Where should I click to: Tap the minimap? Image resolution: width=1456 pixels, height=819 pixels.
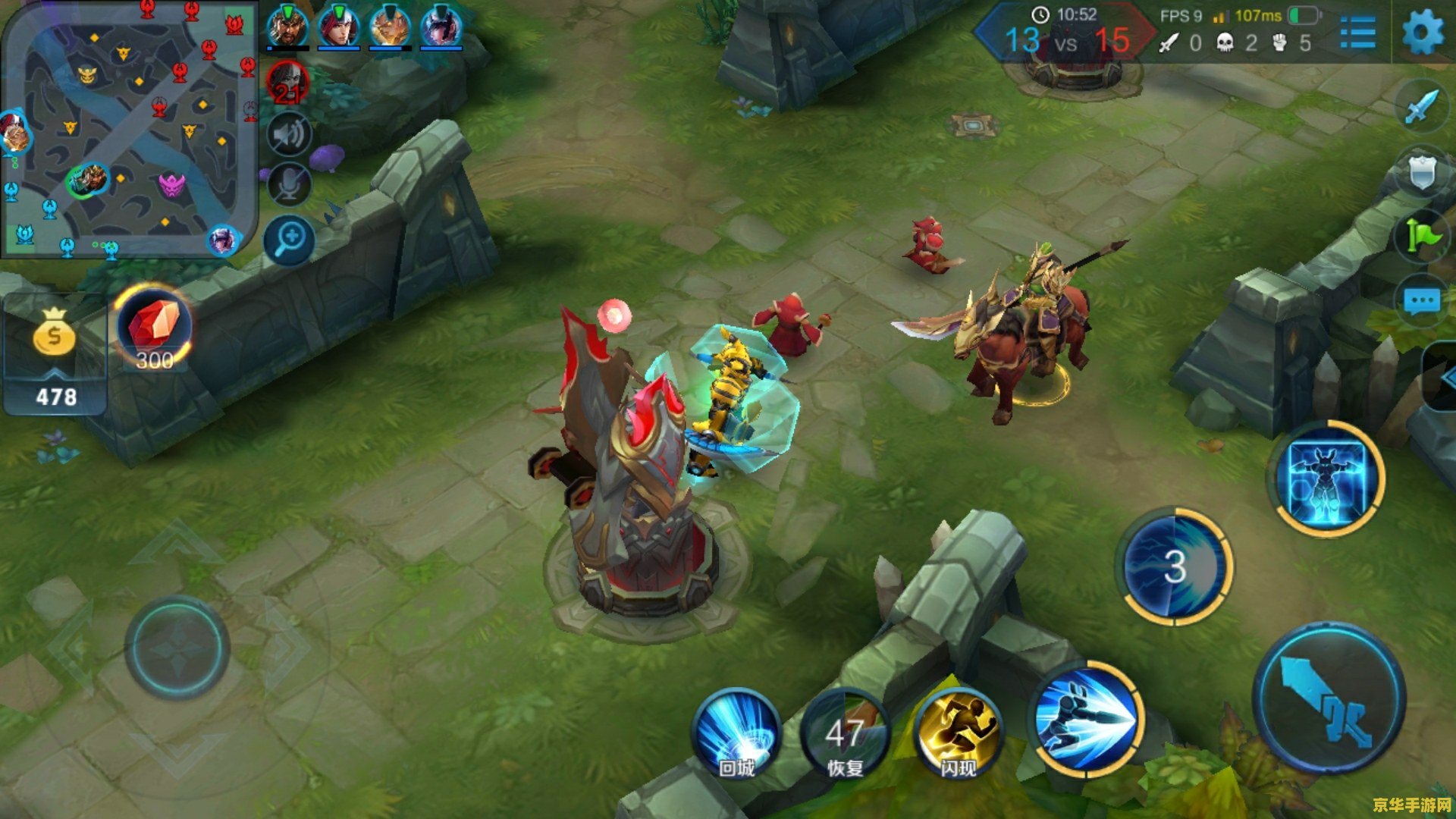129,129
